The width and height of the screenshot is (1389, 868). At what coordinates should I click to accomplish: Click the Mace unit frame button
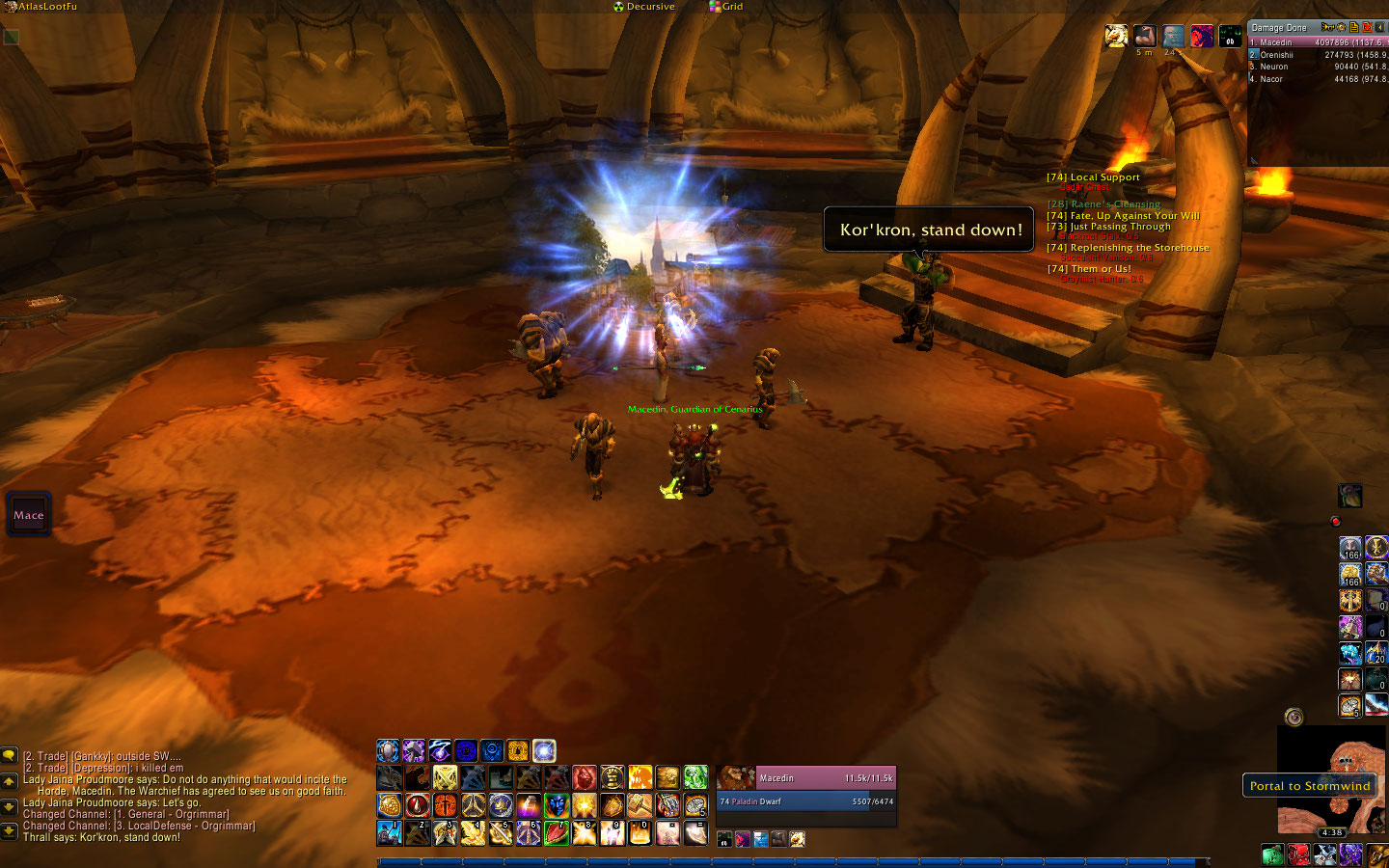29,515
